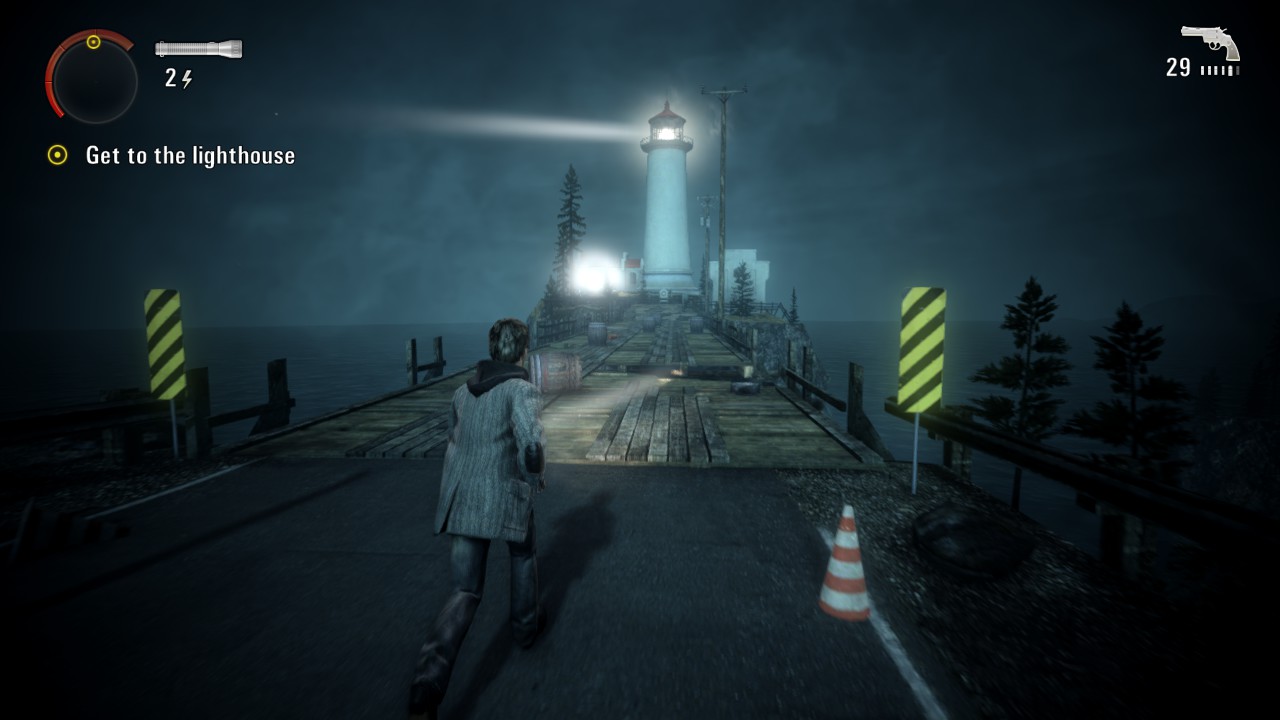Click the revolver weapon icon

point(1210,42)
